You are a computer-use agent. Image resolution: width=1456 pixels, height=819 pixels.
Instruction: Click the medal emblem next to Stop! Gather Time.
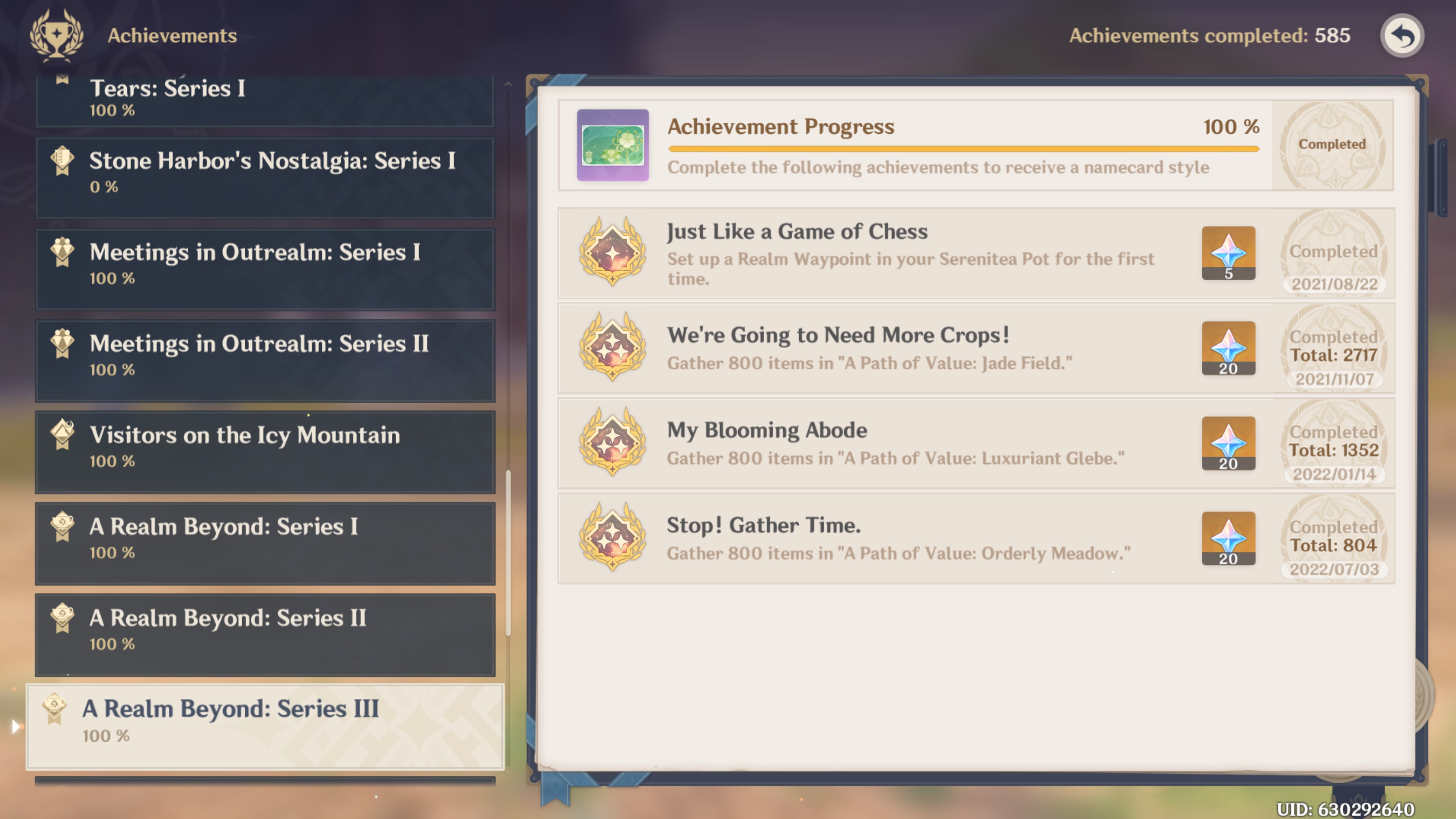(612, 538)
